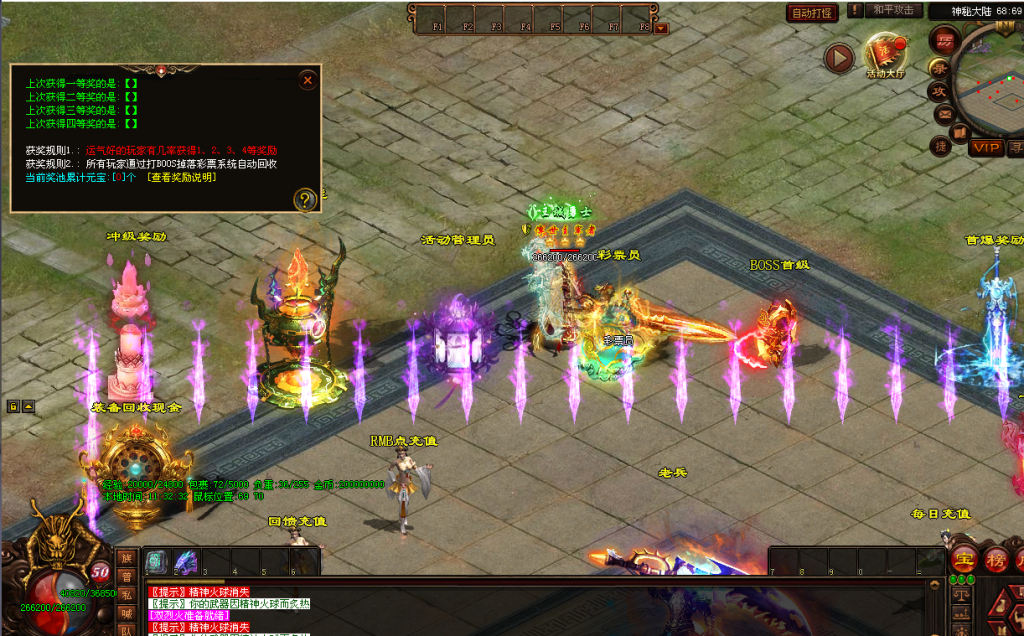Viewport: 1024px width, 636px height.
Task: Use the skill in hotbar slot 1
Action: tap(158, 562)
